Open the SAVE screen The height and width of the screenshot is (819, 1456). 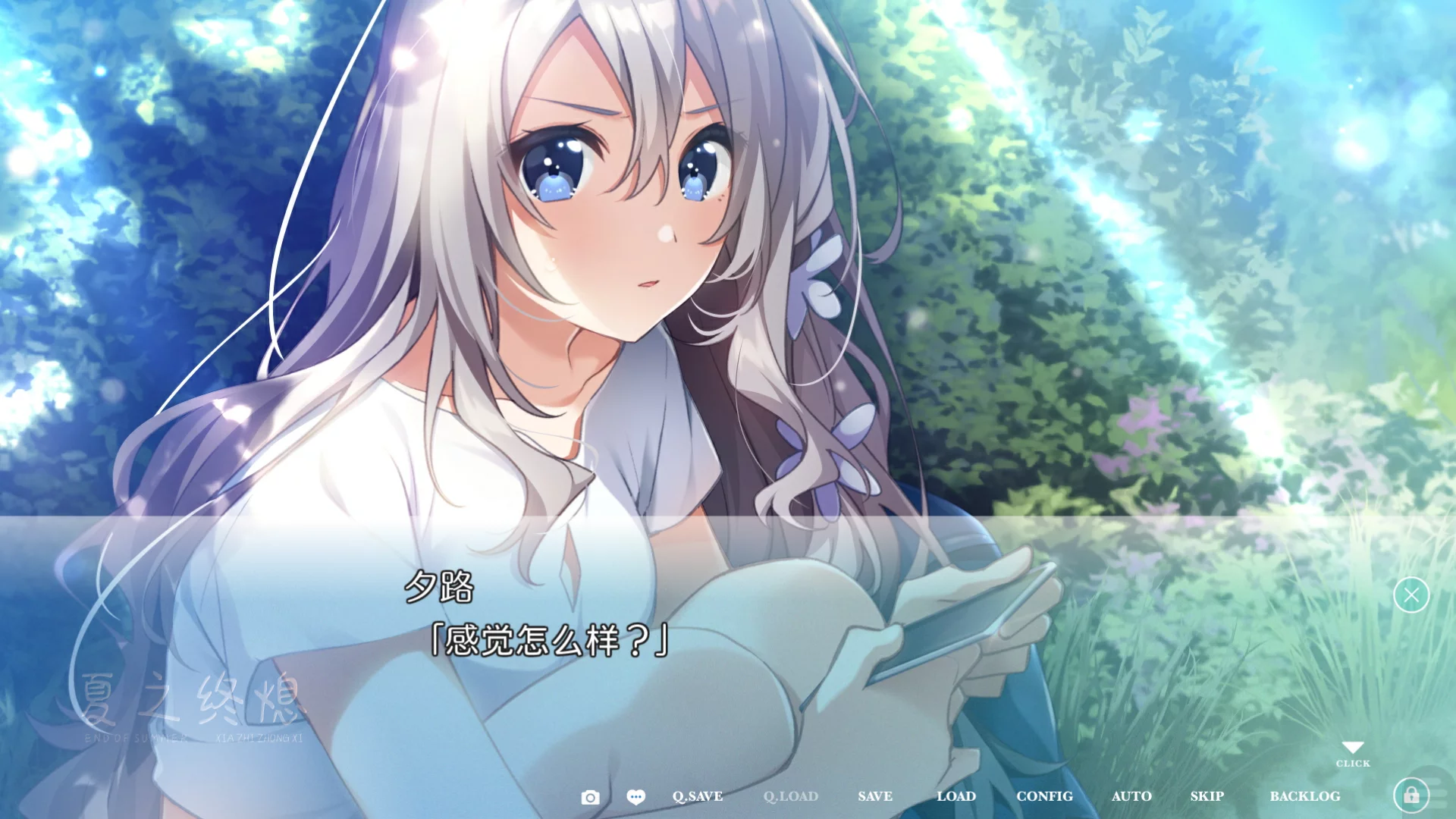click(874, 796)
